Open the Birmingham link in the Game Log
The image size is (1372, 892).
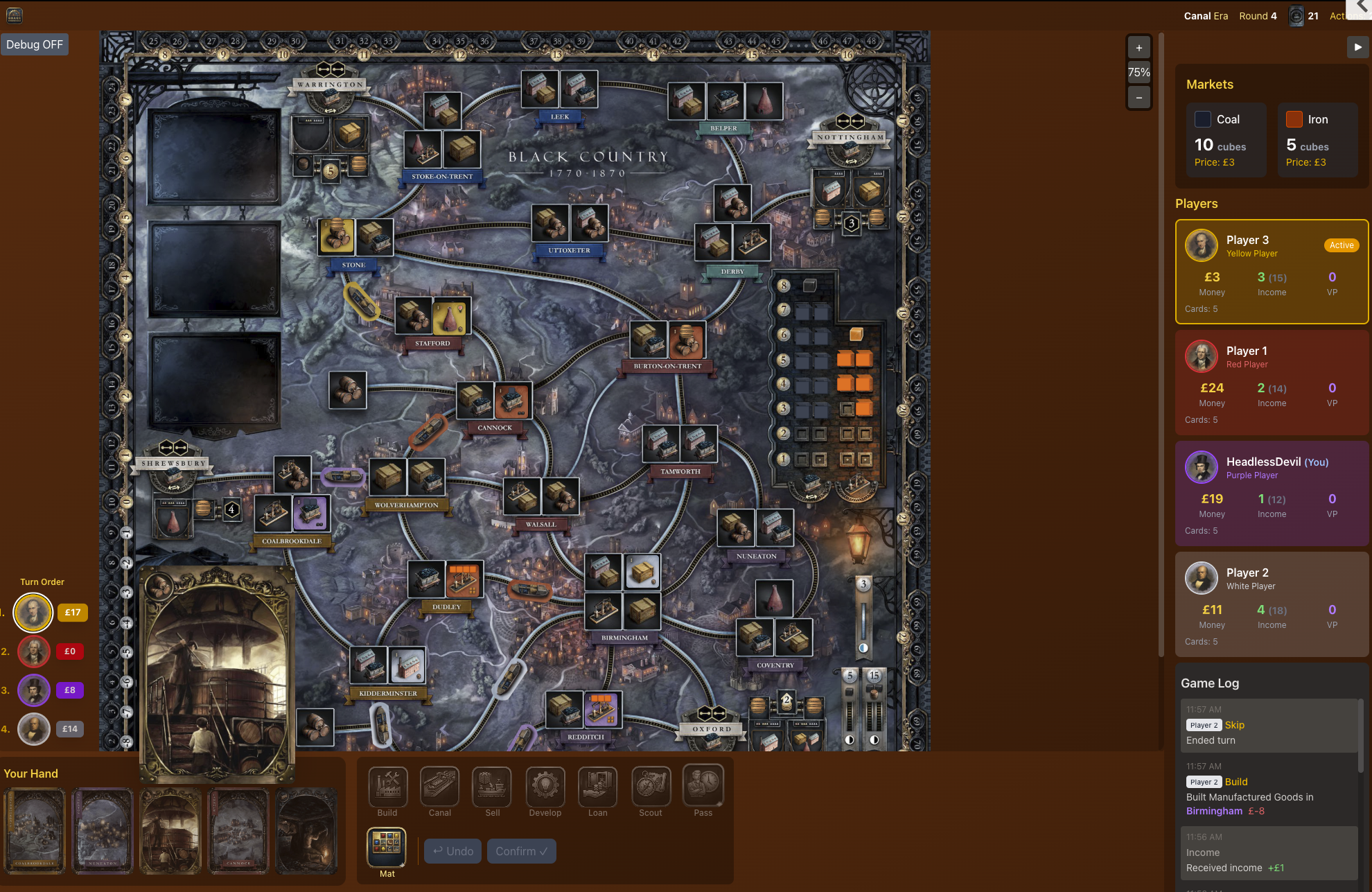(x=1214, y=810)
